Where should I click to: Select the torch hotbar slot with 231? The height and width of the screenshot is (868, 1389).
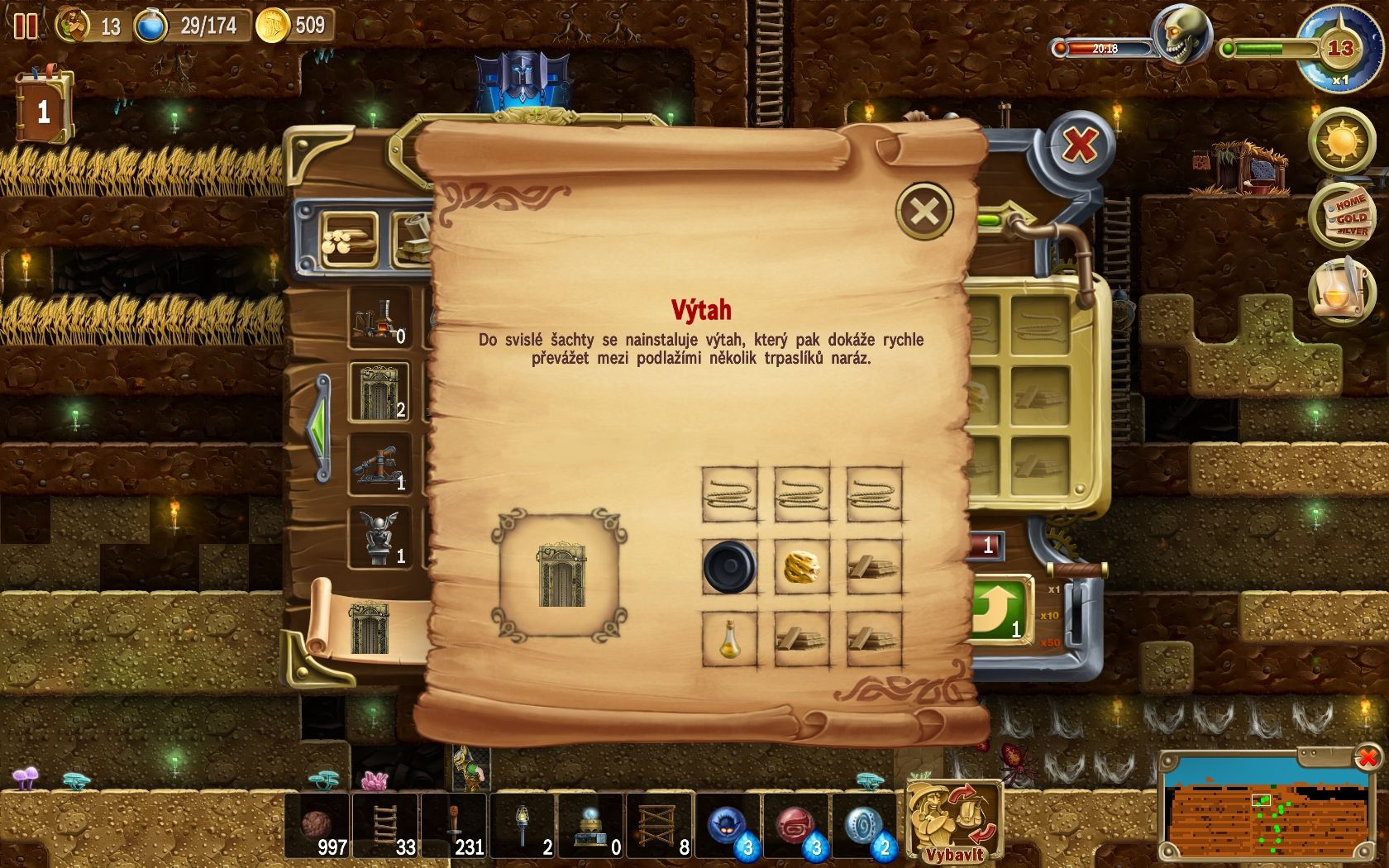click(454, 826)
